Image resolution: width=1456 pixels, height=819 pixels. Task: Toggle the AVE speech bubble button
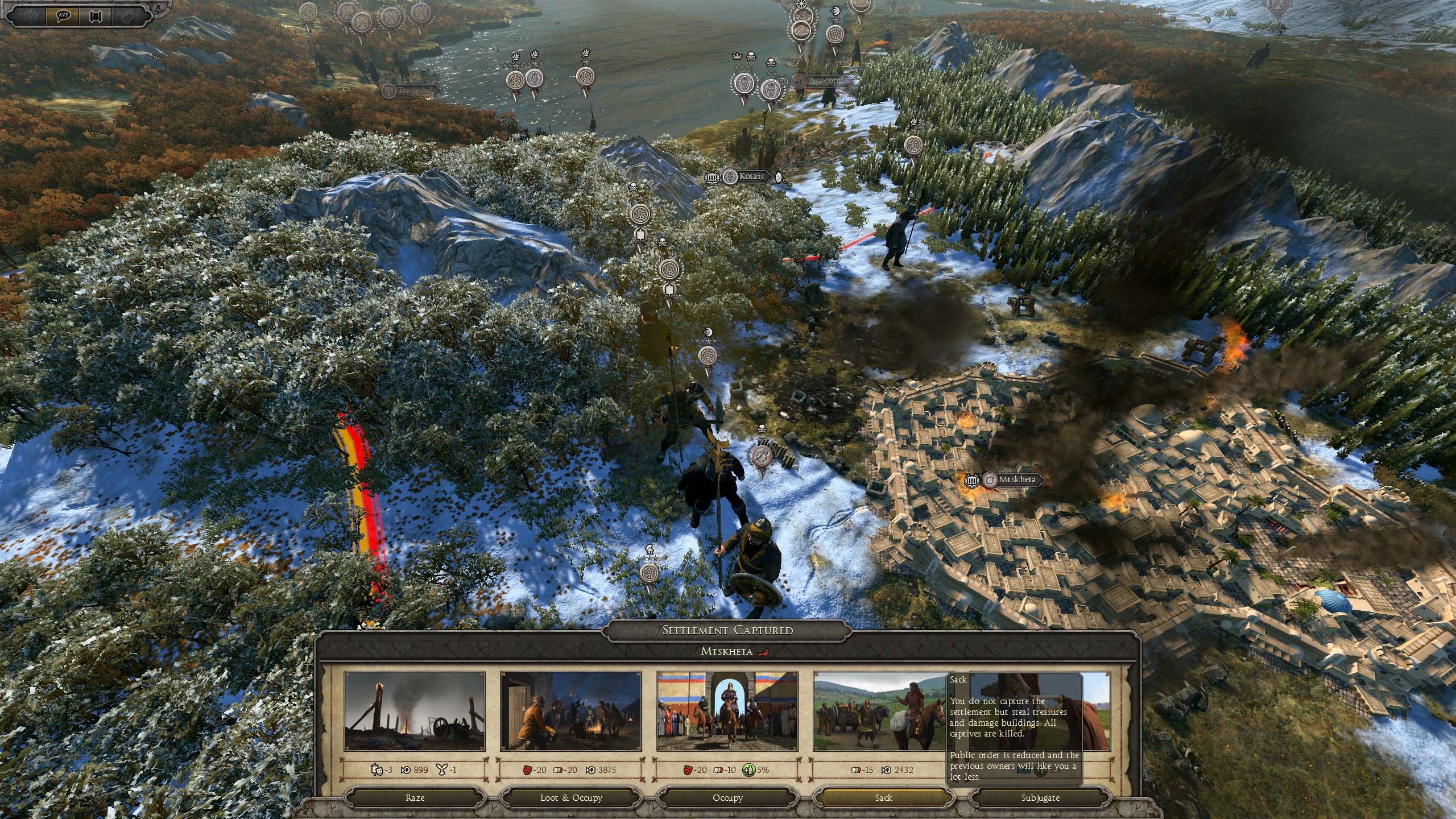tap(63, 15)
